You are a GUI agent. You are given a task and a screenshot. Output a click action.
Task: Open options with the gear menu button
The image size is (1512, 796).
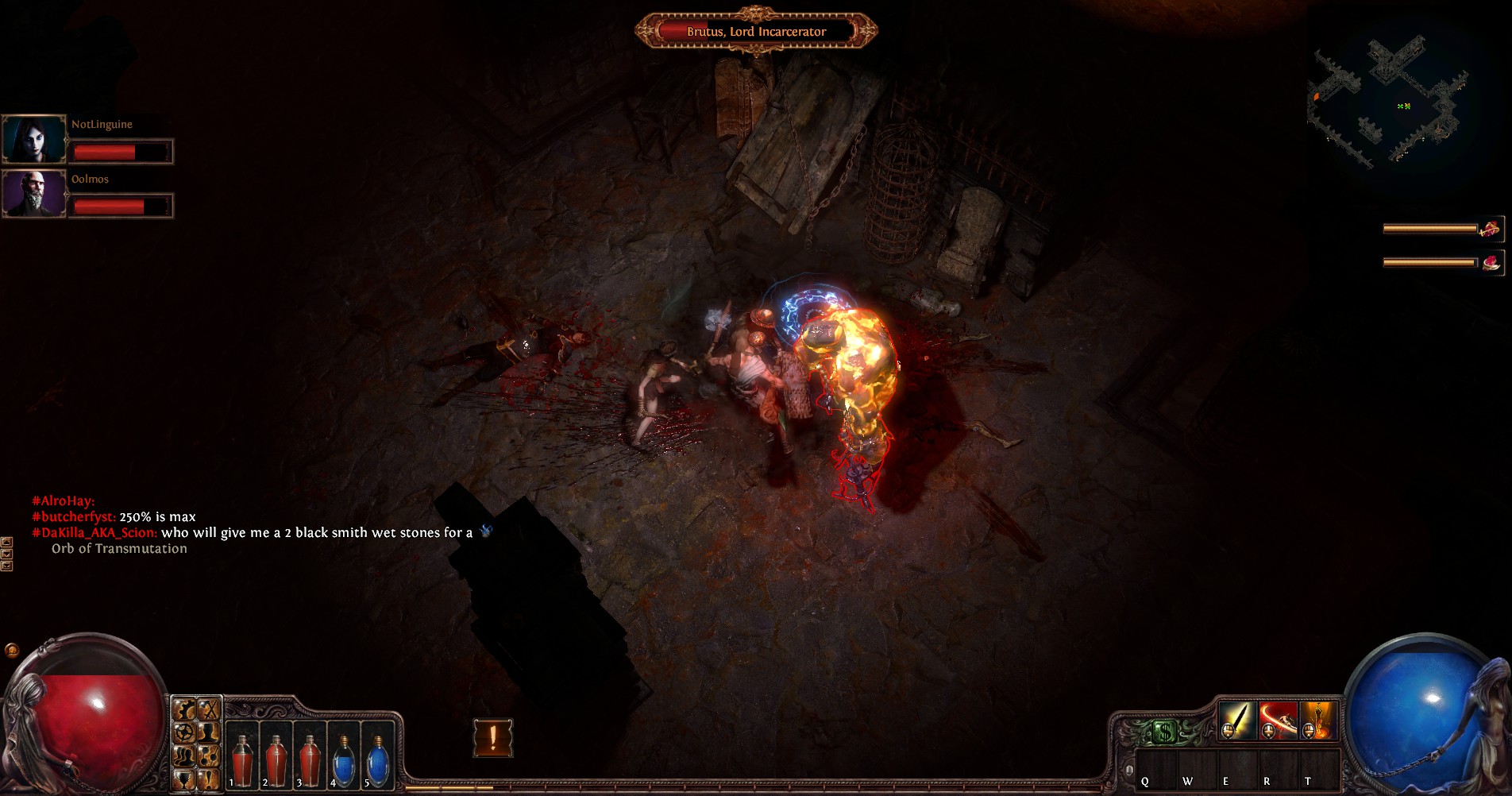tap(184, 709)
